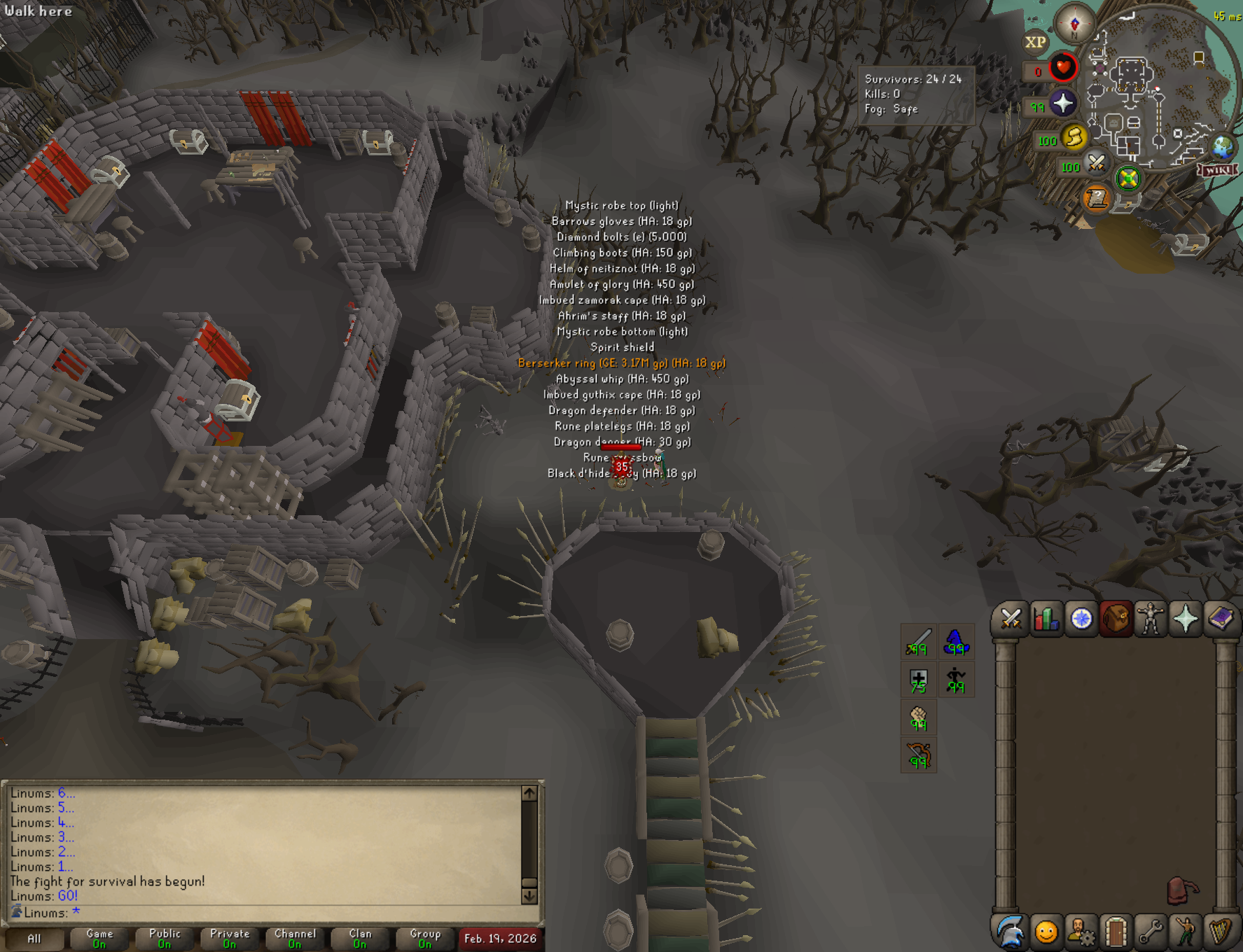Open the Logout door tab
1243x952 pixels.
pyautogui.click(x=1116, y=932)
